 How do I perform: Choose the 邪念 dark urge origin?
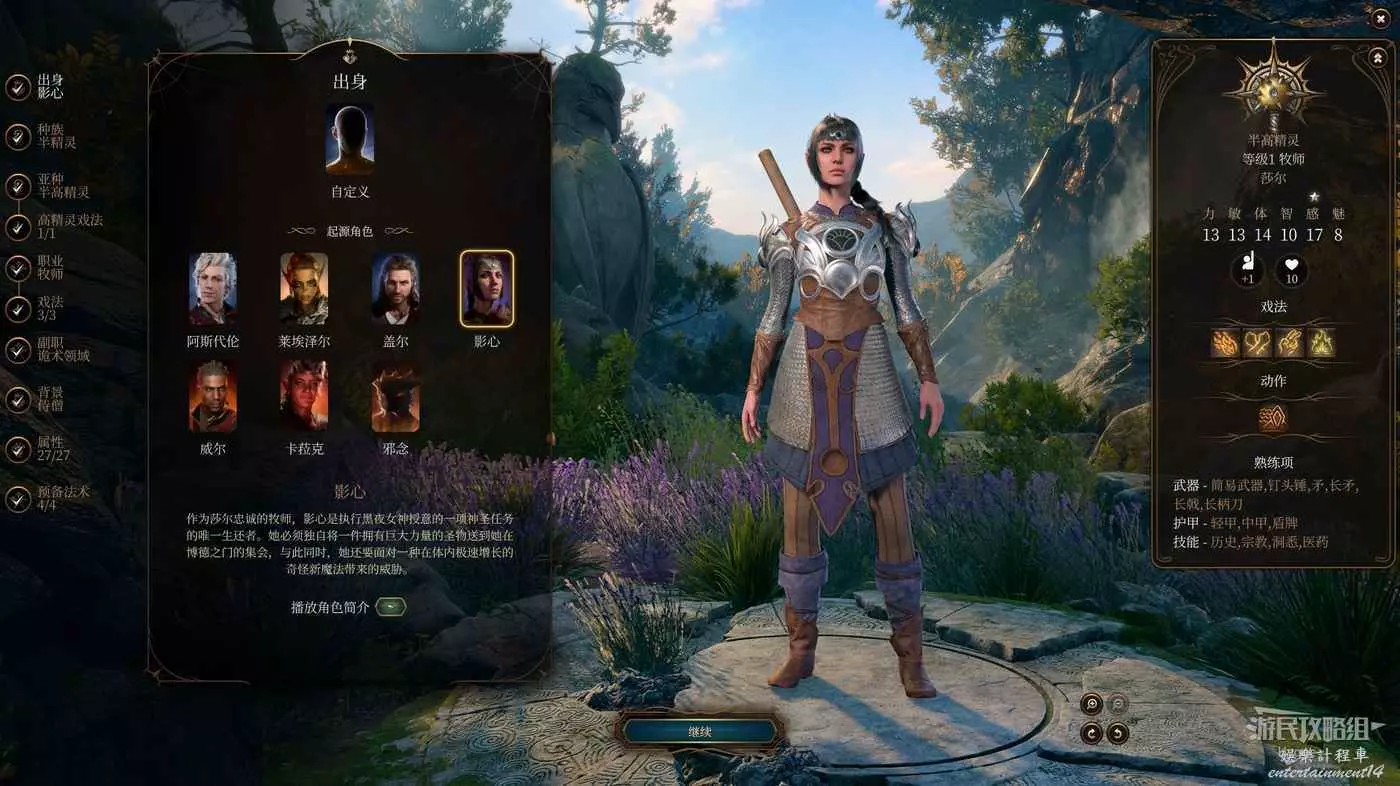(395, 397)
